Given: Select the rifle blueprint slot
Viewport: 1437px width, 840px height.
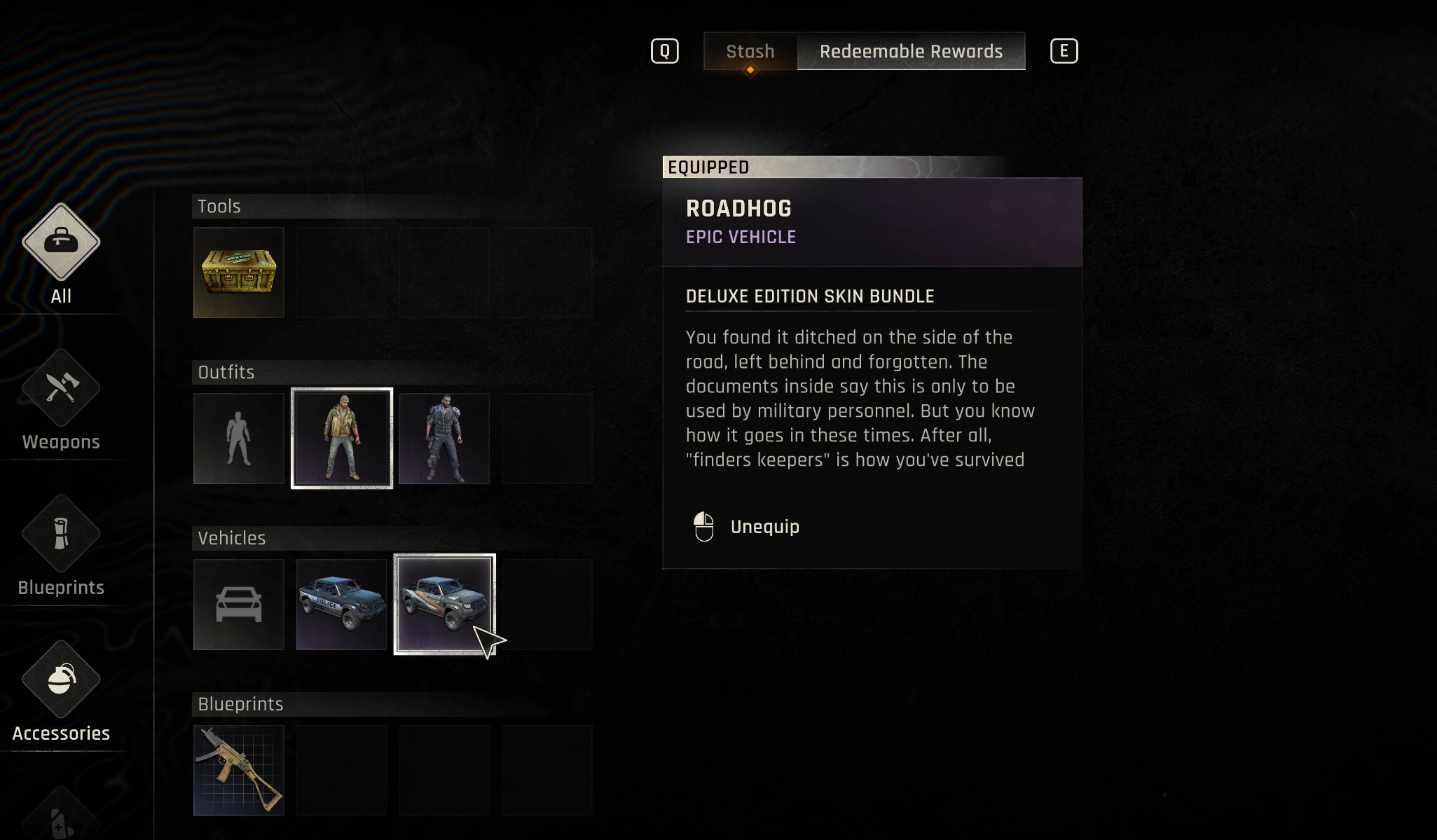Looking at the screenshot, I should click(239, 771).
